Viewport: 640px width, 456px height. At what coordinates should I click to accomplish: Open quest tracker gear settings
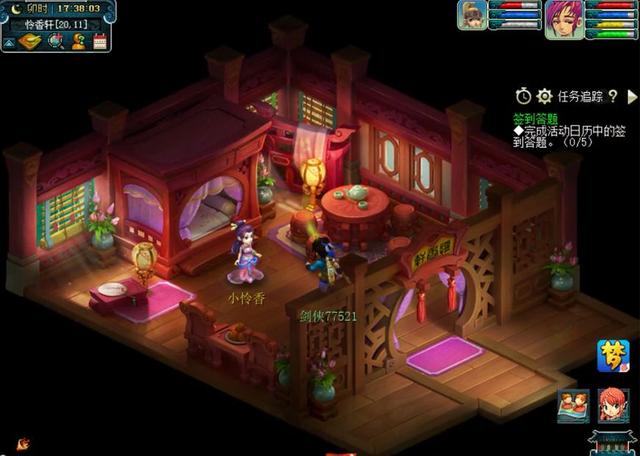pos(544,96)
